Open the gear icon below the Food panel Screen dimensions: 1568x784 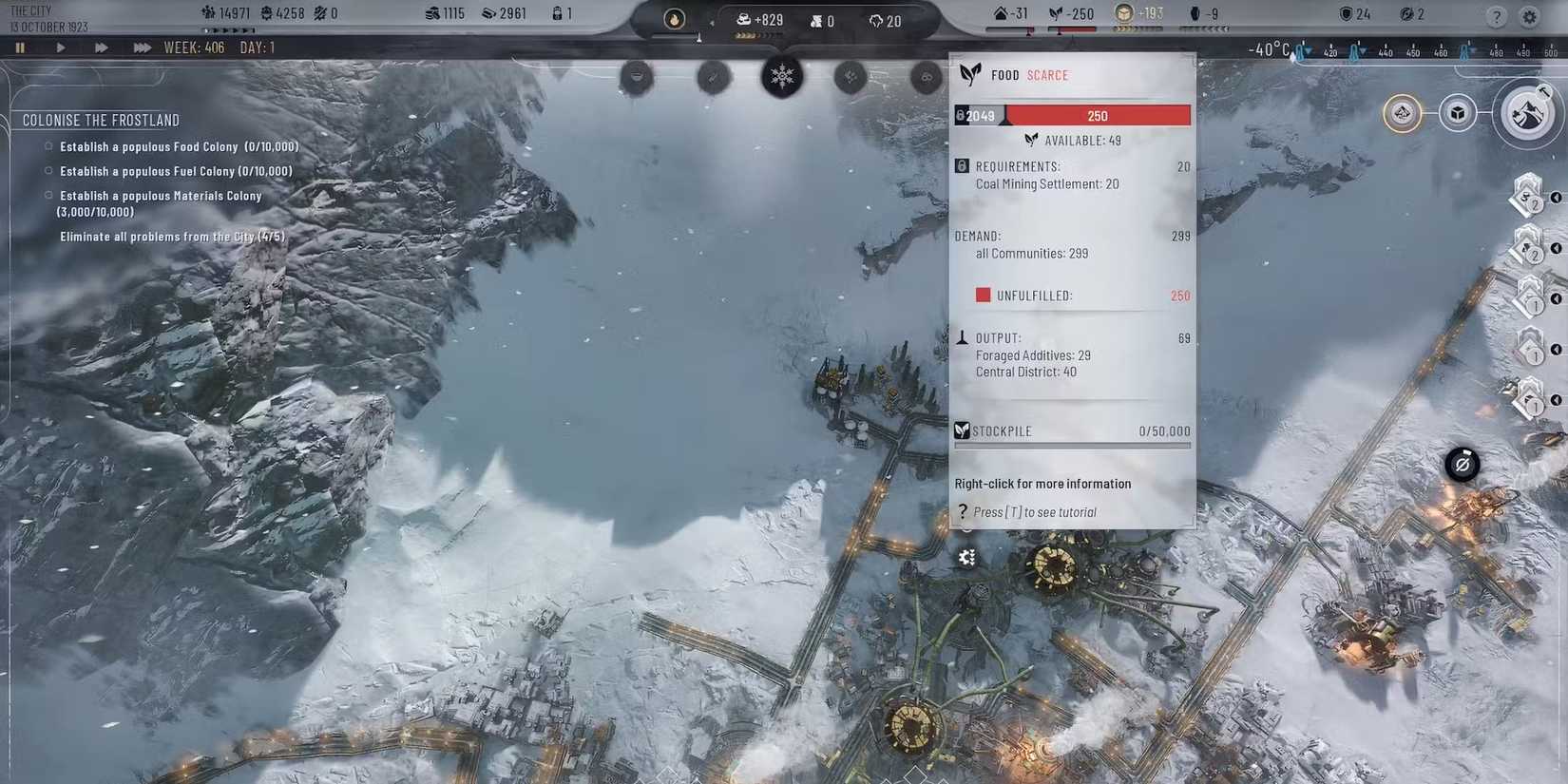[966, 557]
